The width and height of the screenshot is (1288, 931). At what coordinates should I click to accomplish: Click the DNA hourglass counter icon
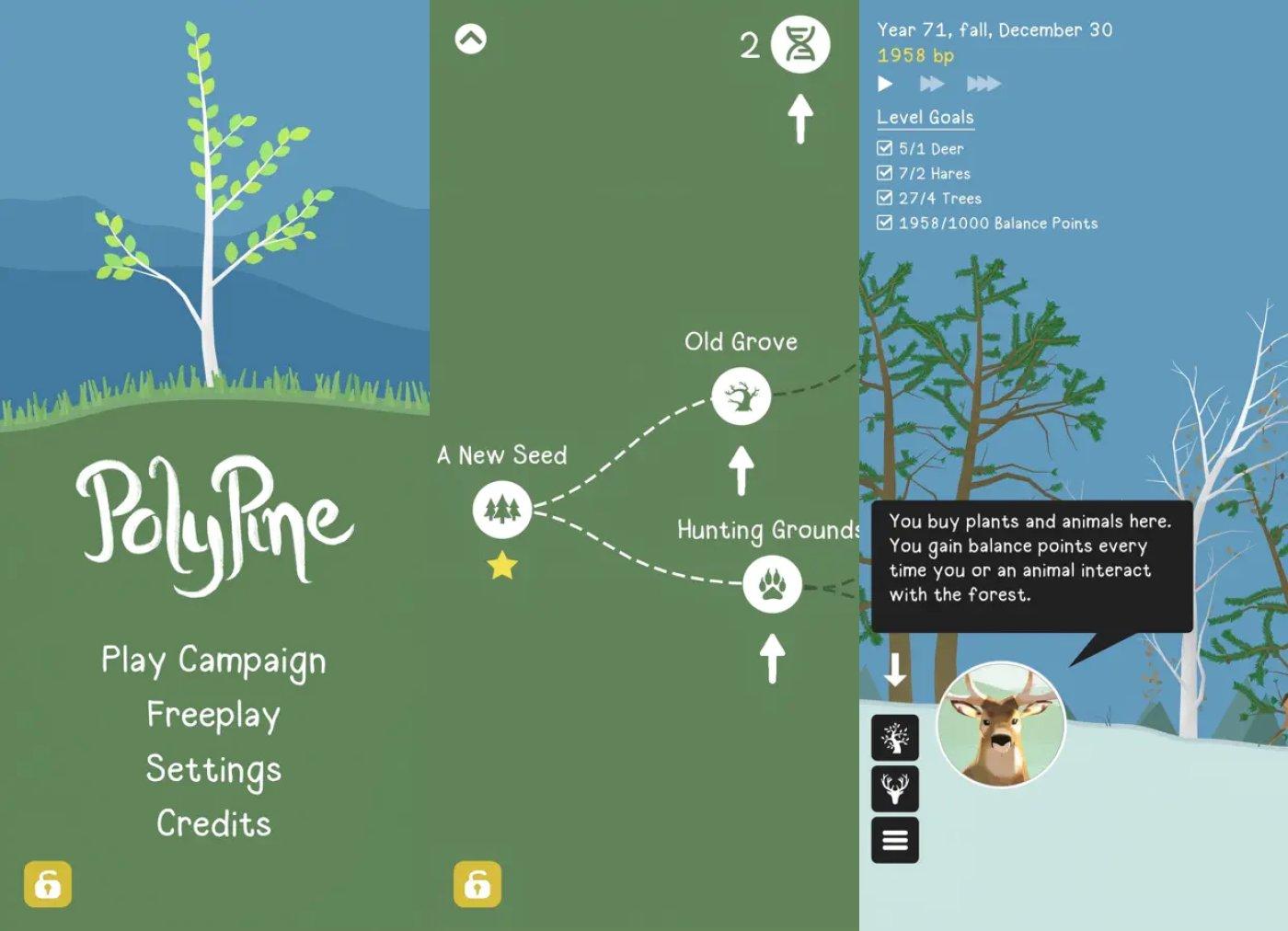click(799, 42)
